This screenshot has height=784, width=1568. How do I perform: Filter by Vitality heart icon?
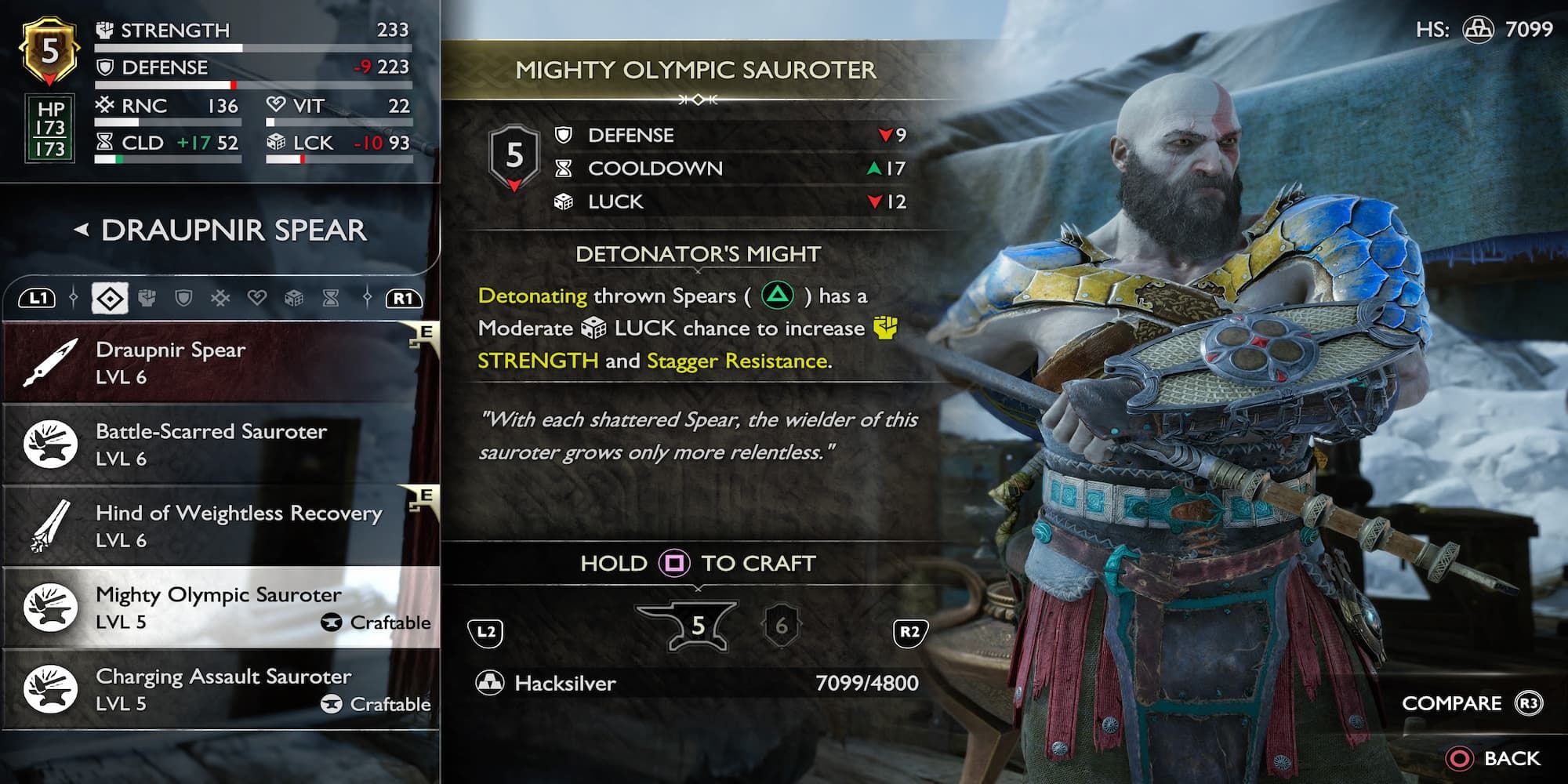click(257, 298)
